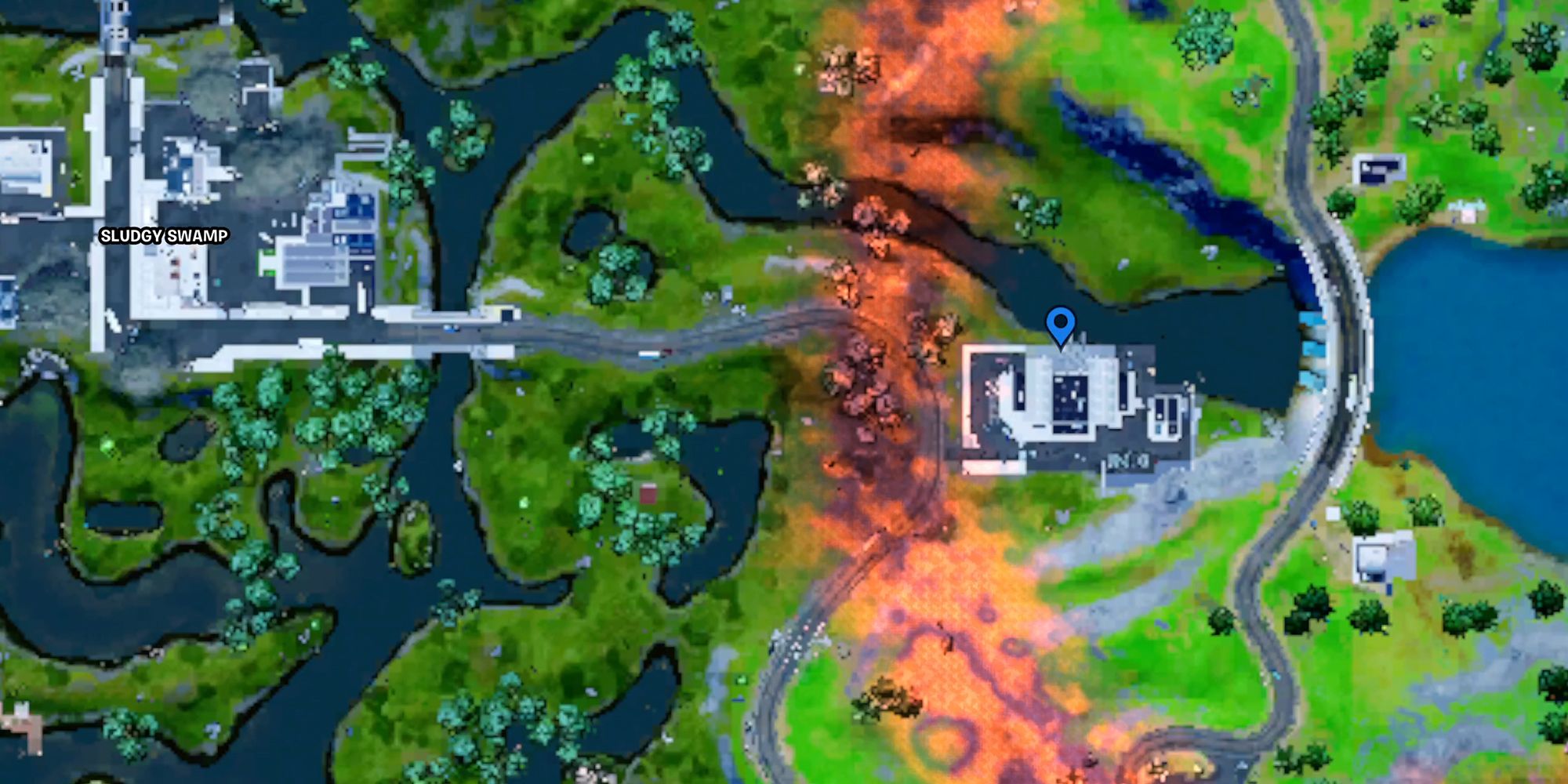Viewport: 1568px width, 784px height.
Task: Select the truck driving on the road
Action: point(651,354)
